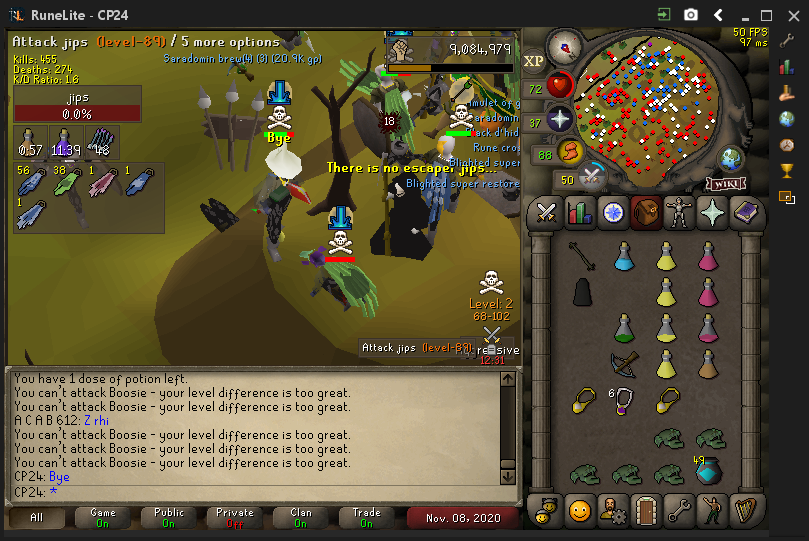Screen dimensions: 809x541
Task: Select the black cape inventory item
Action: [581, 292]
